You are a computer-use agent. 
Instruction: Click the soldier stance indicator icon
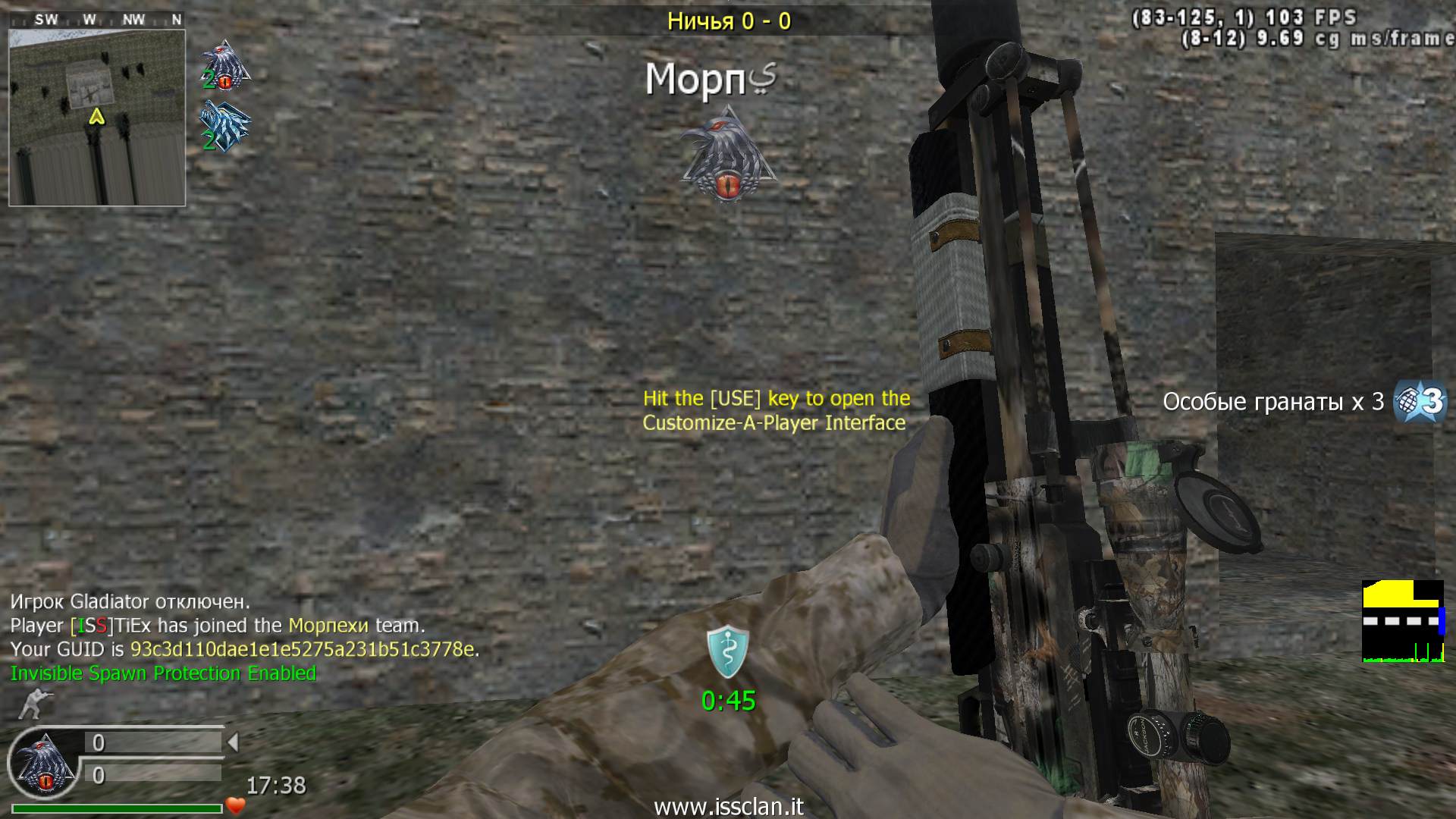click(x=30, y=704)
